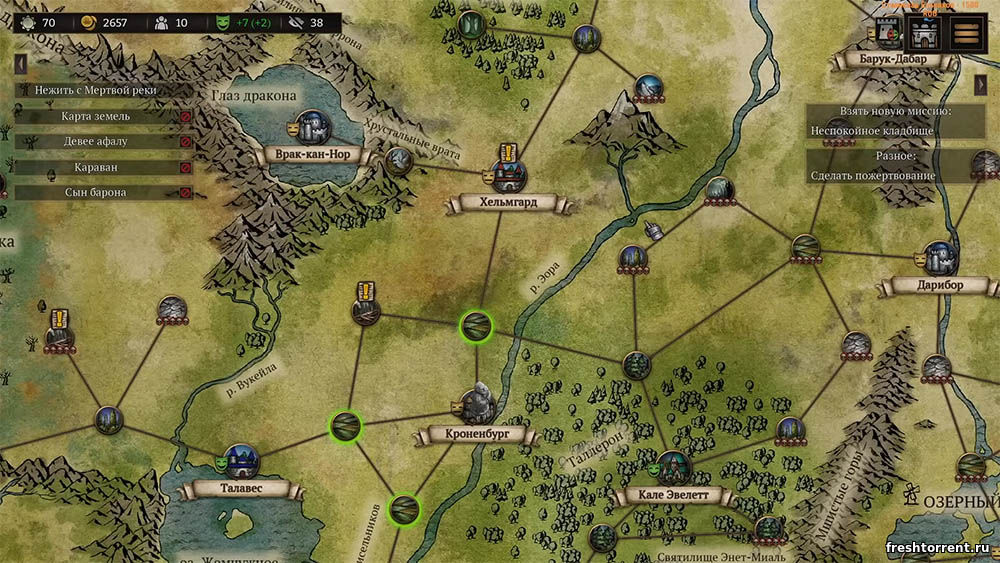Choose Сделать пожертвование option
This screenshot has height=563, width=1000.
click(x=873, y=176)
